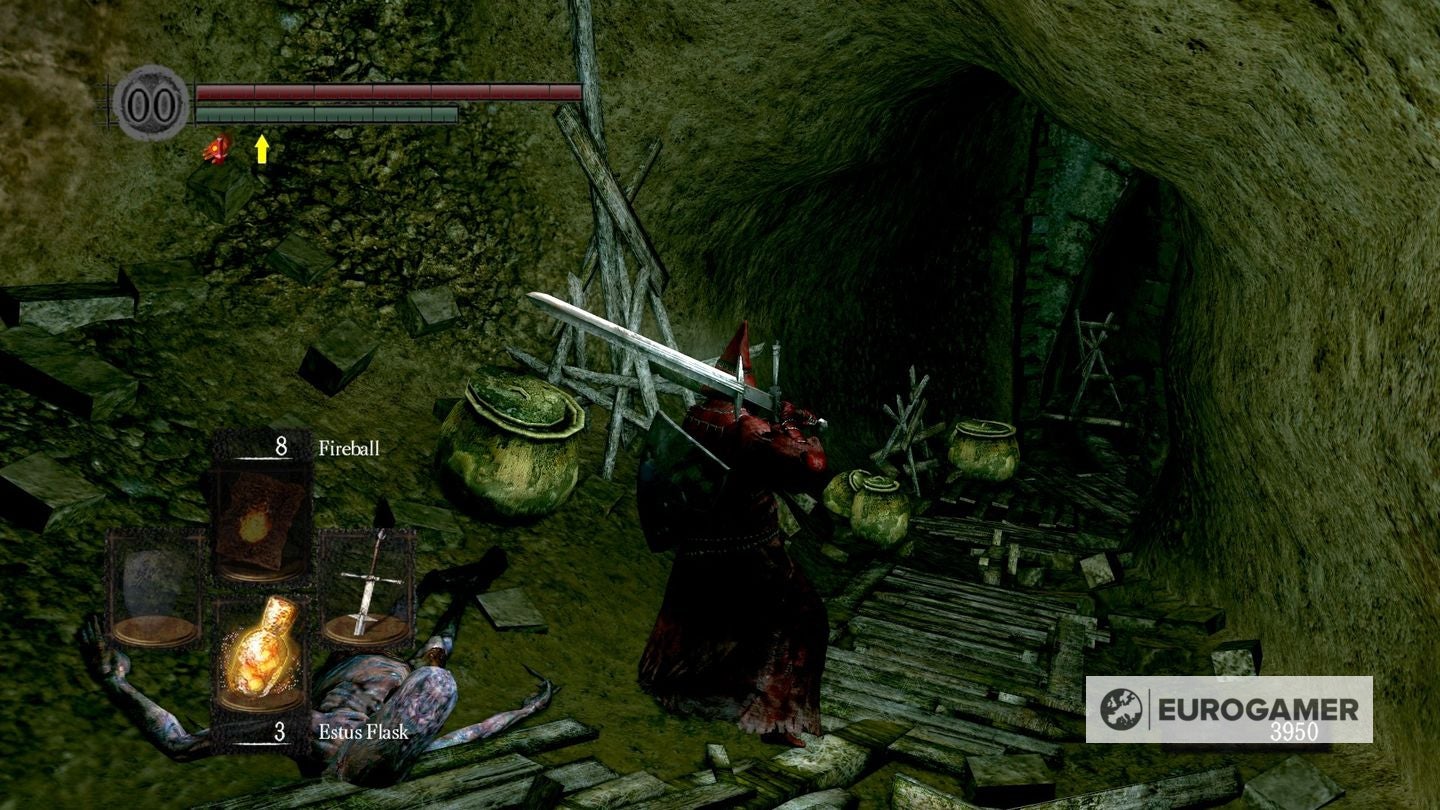Click the Fireball quantity number 8
This screenshot has height=810, width=1440.
coord(282,447)
